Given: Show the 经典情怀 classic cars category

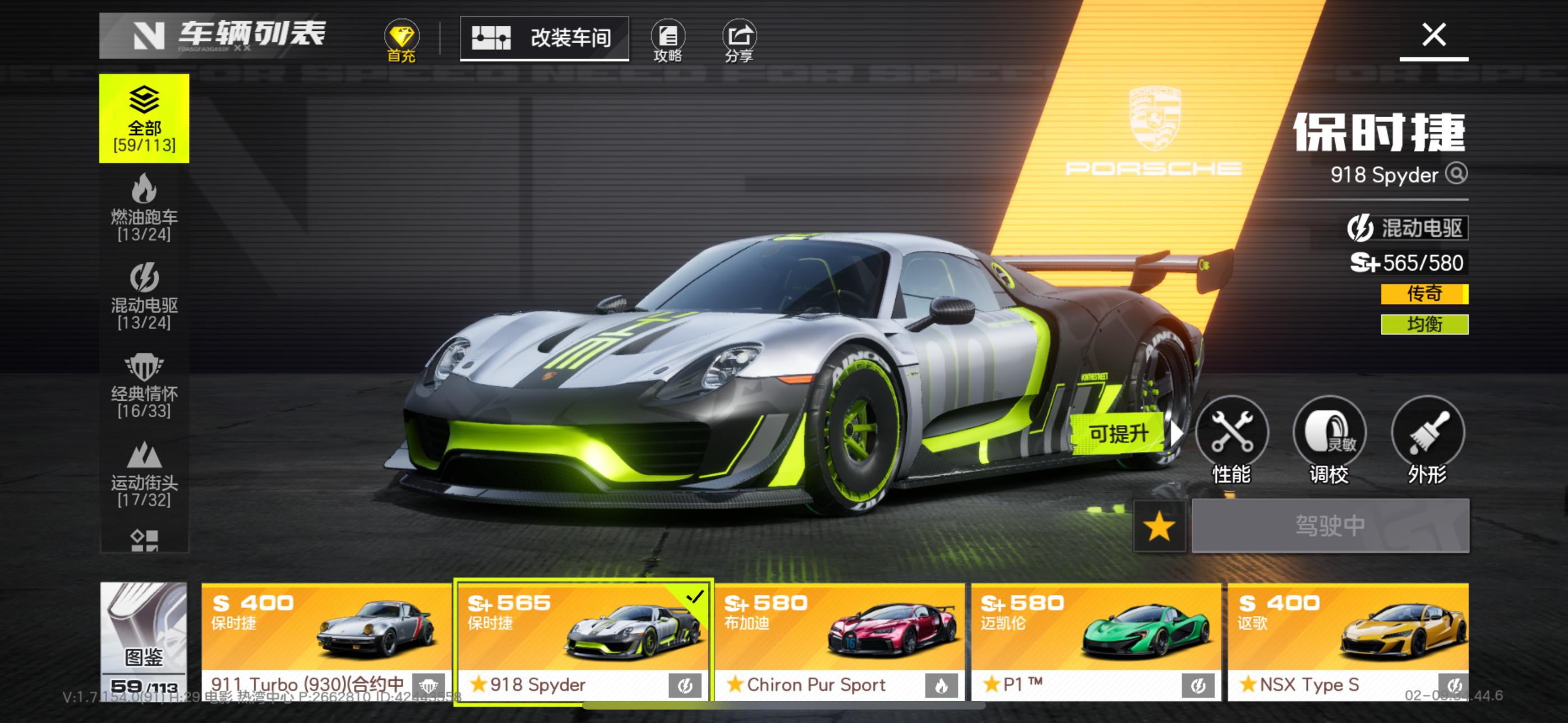Looking at the screenshot, I should (144, 385).
